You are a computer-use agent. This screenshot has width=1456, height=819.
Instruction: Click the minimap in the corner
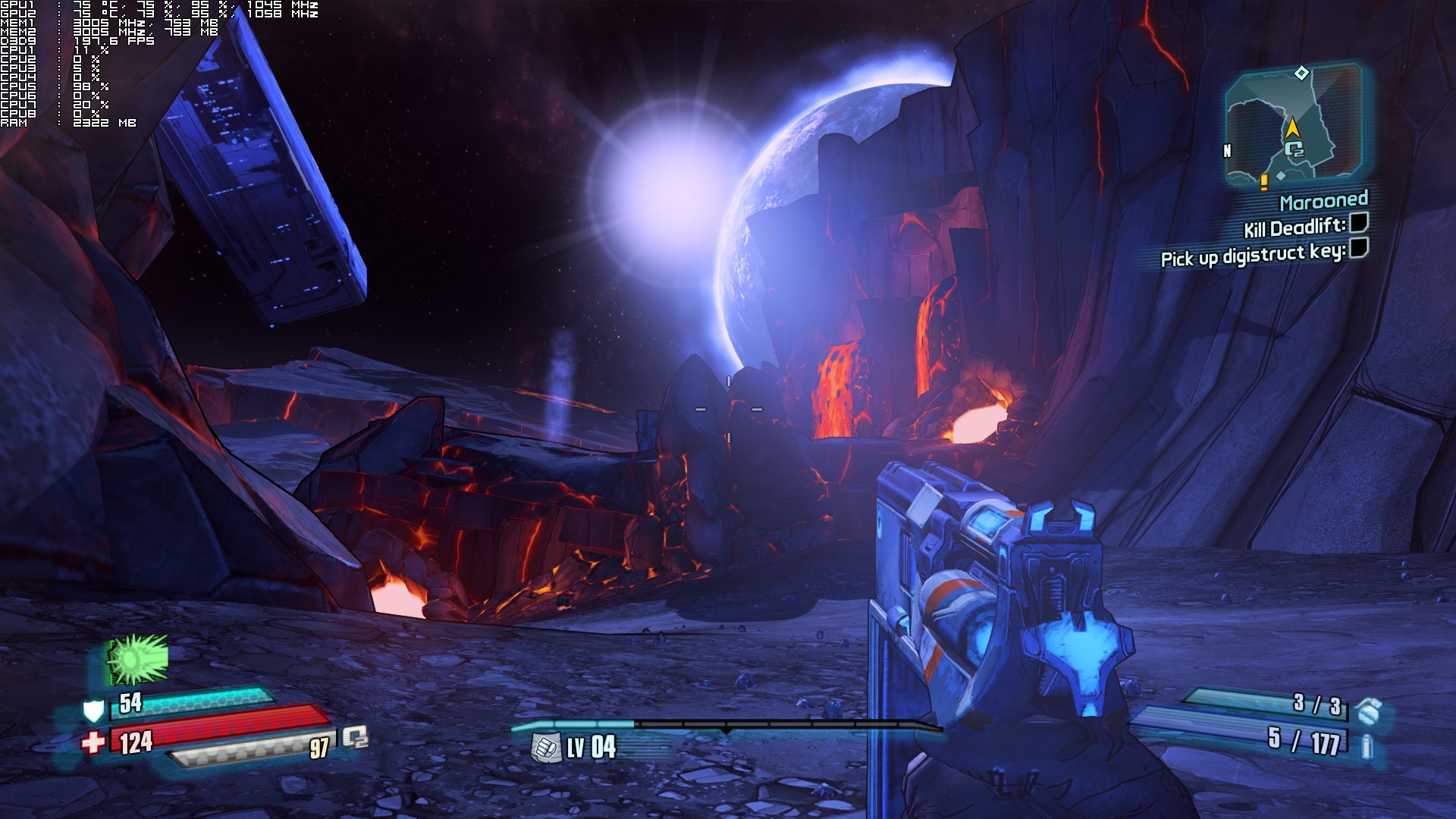(1294, 126)
